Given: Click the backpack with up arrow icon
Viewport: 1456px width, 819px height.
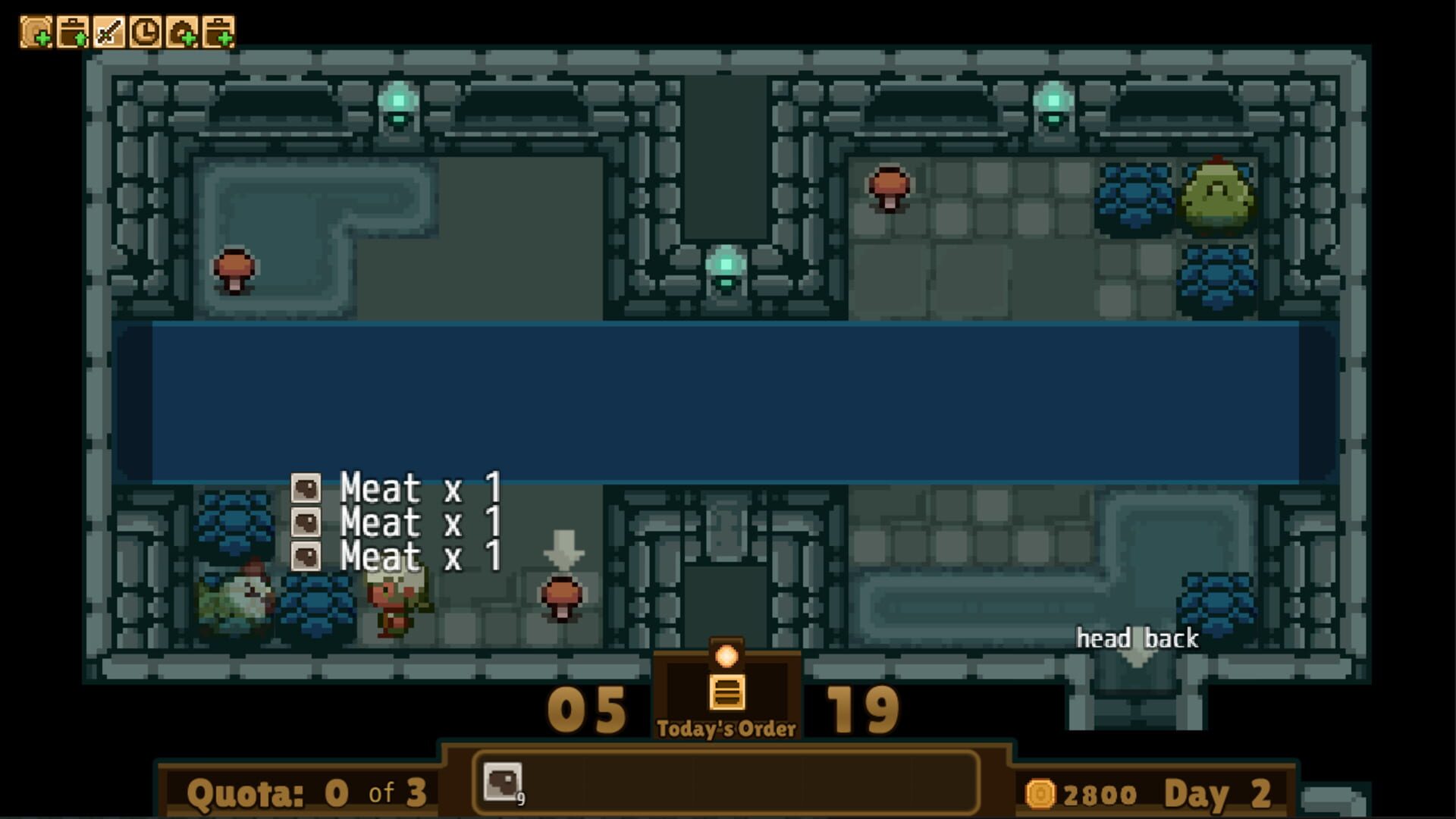Looking at the screenshot, I should (73, 30).
